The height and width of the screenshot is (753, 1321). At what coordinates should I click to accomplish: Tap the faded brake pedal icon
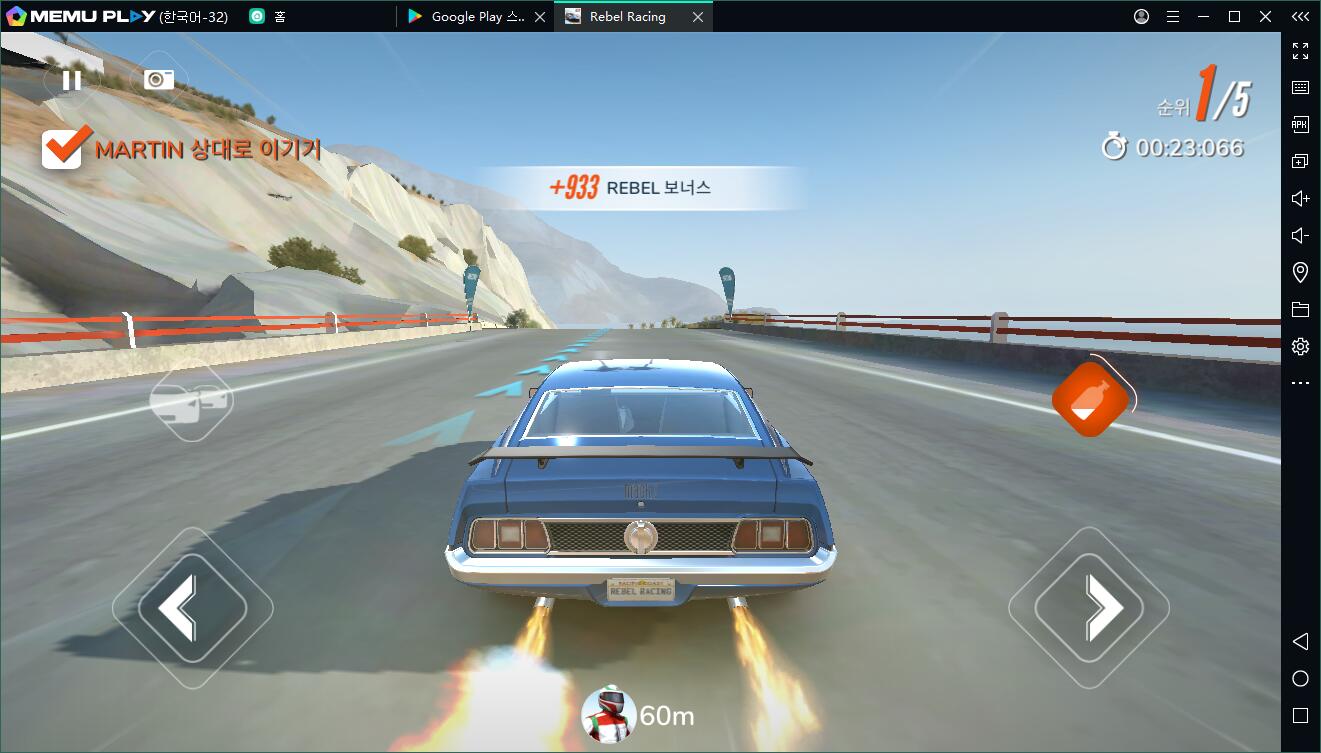[190, 401]
